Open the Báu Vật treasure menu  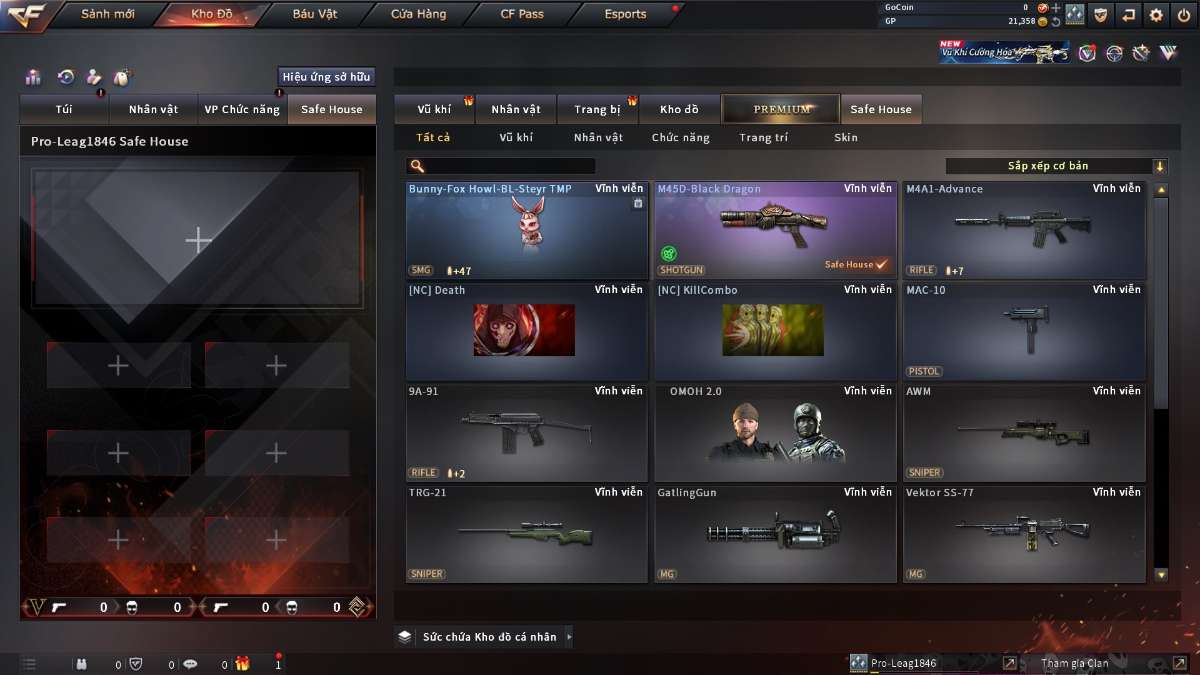tap(315, 14)
